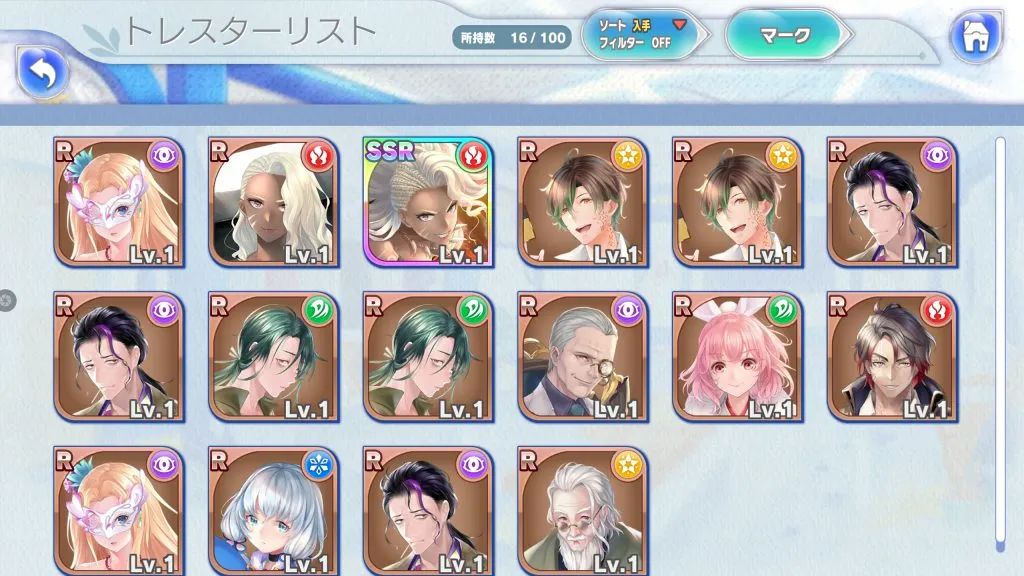Go back with the arrow button
1024x576 pixels.
click(41, 70)
